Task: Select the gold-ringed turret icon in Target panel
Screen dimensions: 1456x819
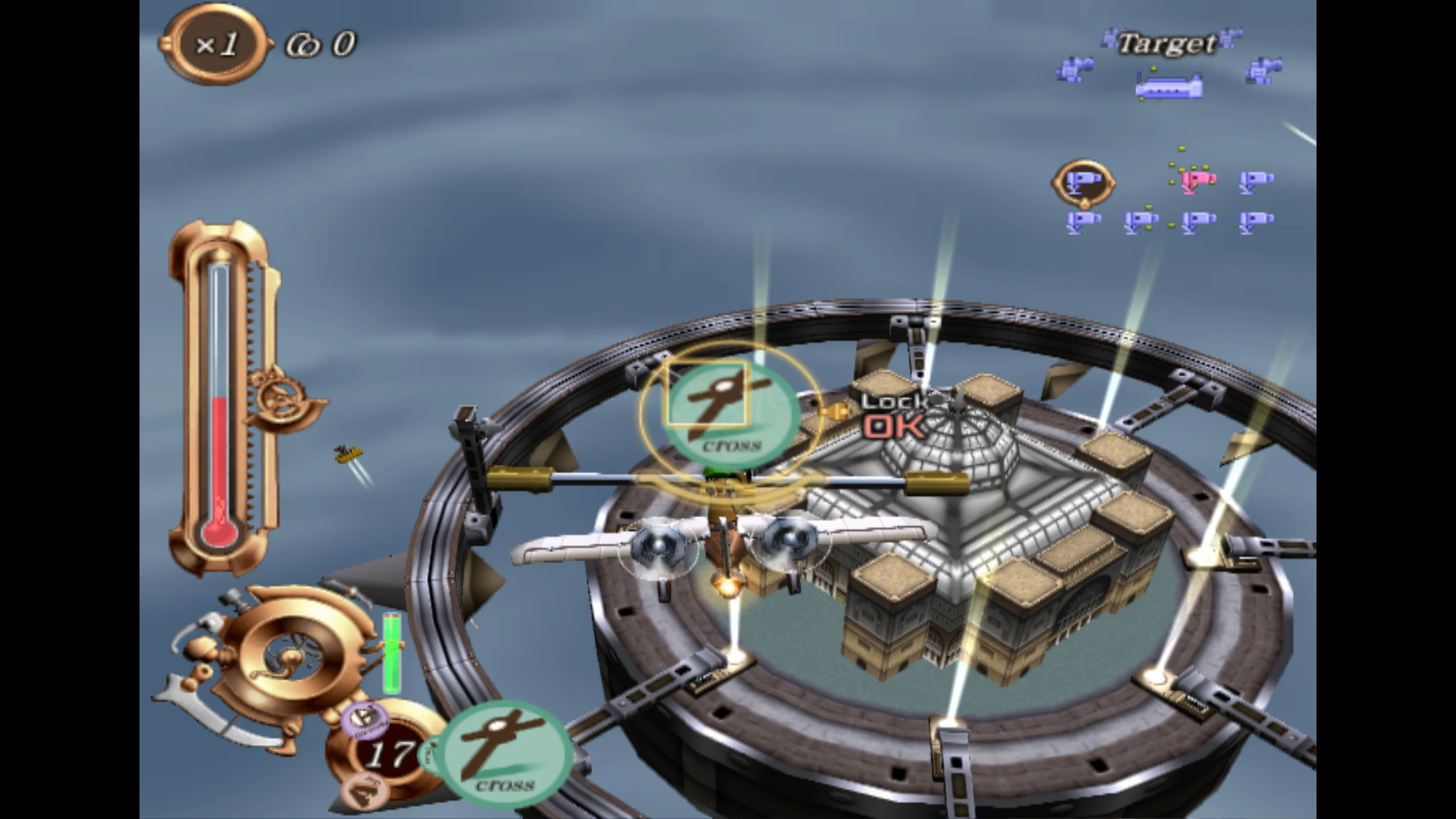Action: pyautogui.click(x=1084, y=184)
